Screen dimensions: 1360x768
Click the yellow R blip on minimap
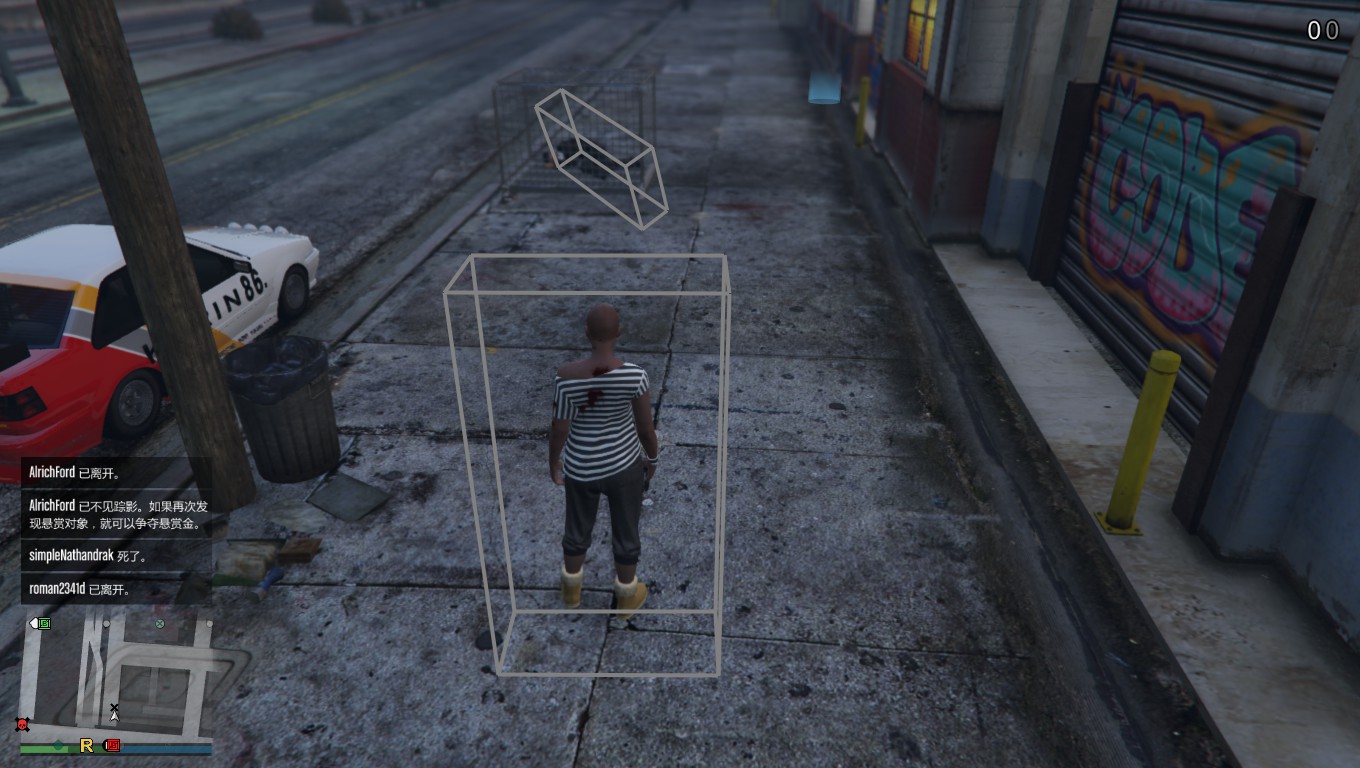point(87,745)
